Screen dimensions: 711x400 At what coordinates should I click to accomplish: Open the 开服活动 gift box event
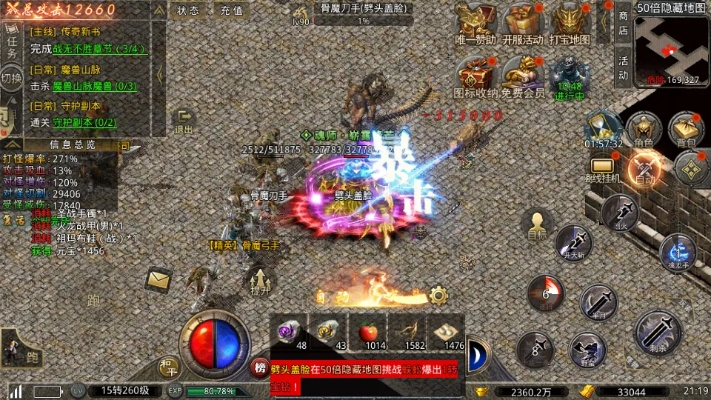click(524, 21)
